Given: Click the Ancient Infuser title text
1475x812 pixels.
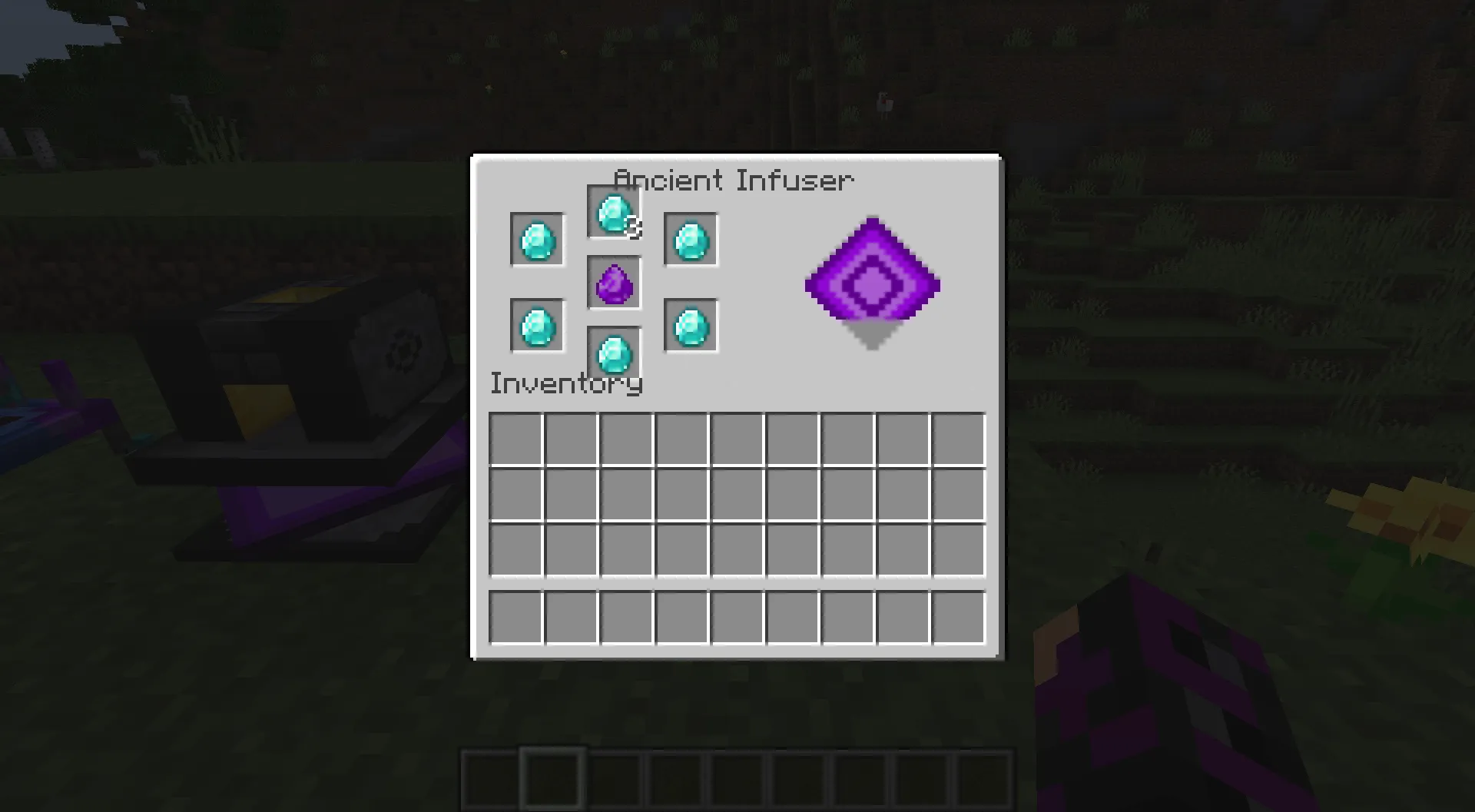Looking at the screenshot, I should point(734,180).
